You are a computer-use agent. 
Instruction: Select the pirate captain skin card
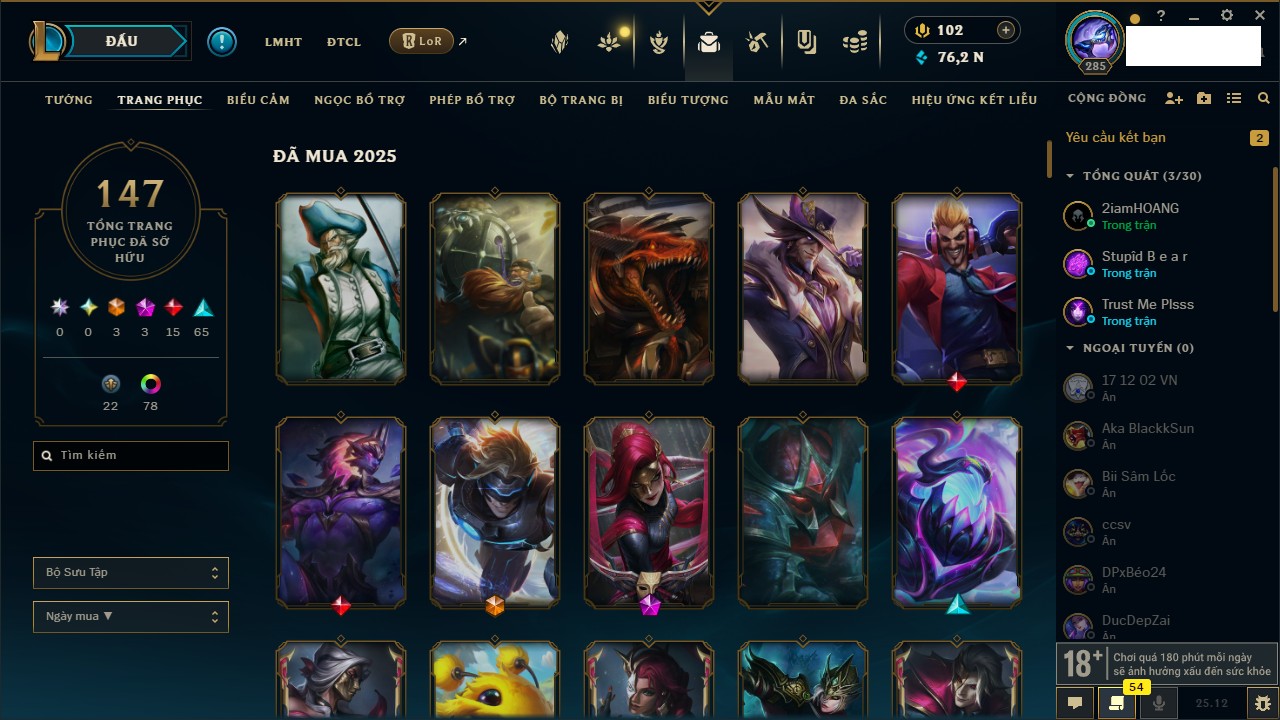coord(341,288)
